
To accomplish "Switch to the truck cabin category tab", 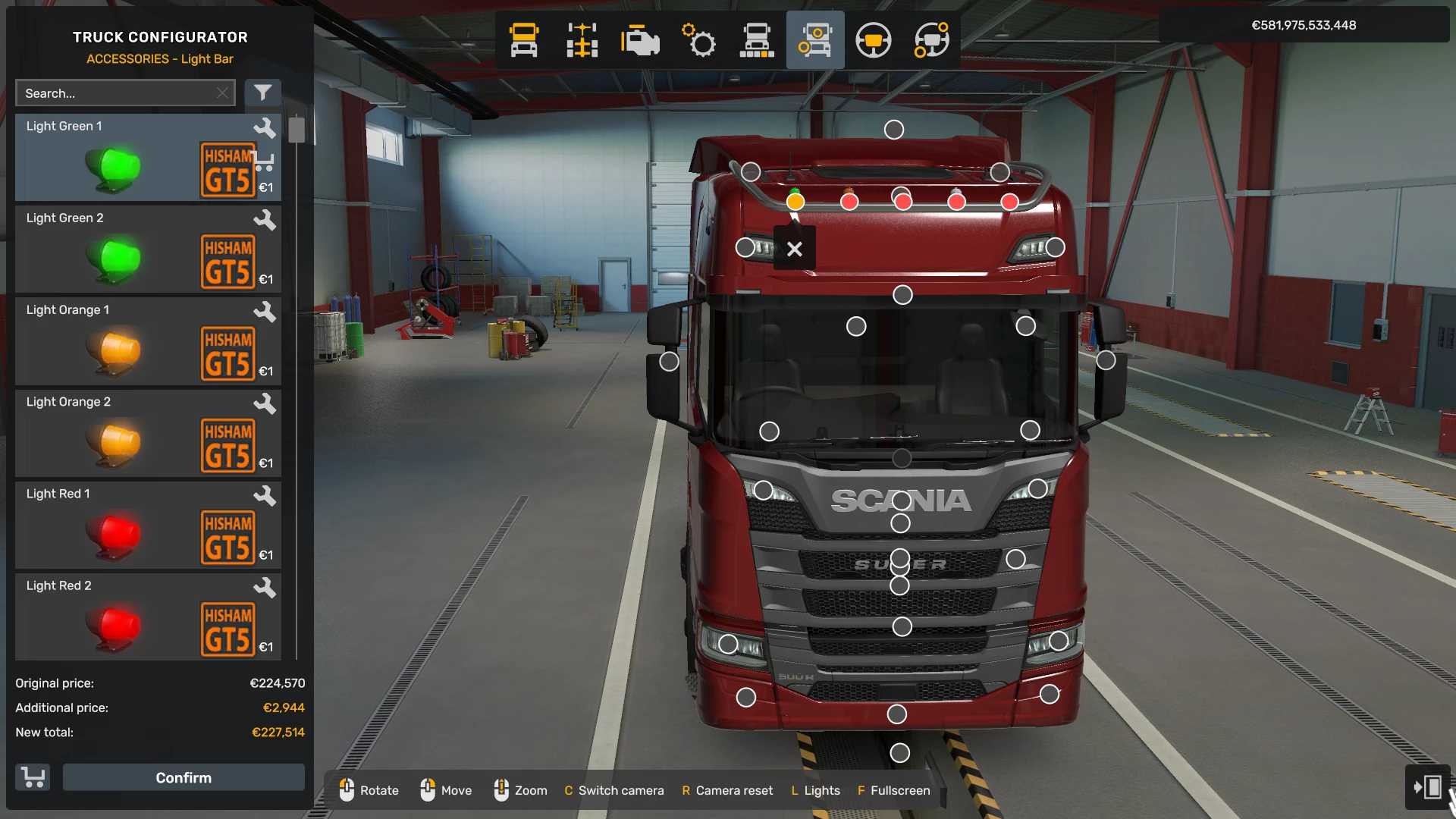I will (524, 40).
